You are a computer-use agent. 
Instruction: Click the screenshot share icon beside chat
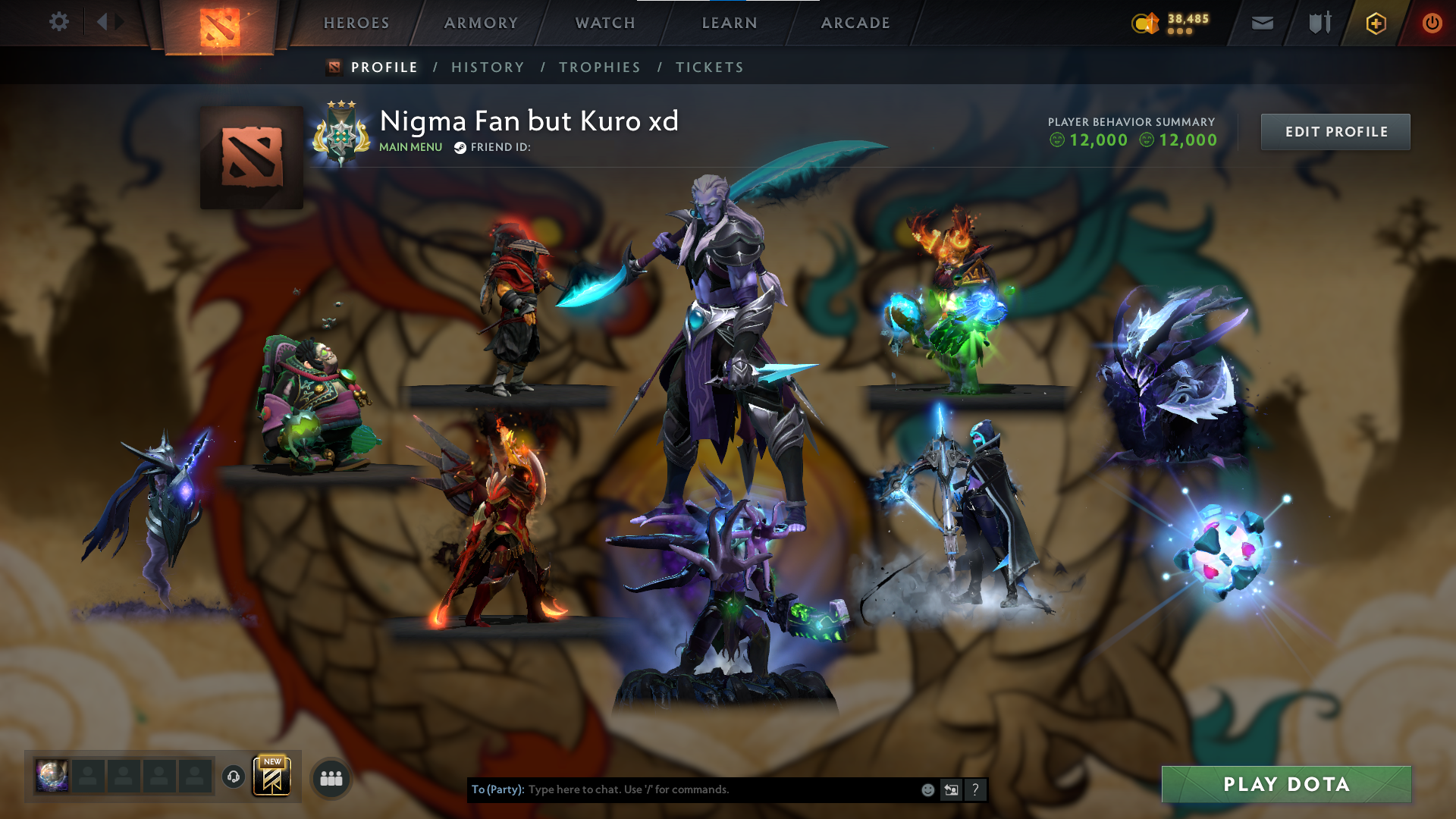[x=950, y=789]
